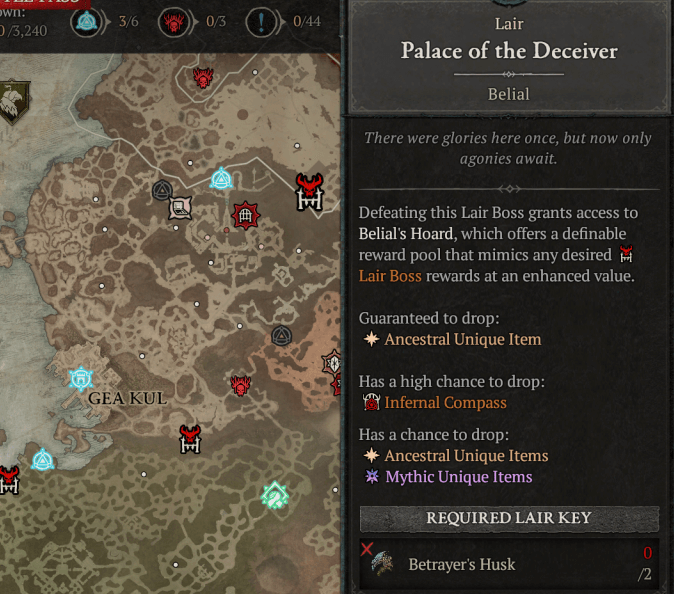This screenshot has height=594, width=674.
Task: Choose the pale square map marker
Action: point(180,208)
